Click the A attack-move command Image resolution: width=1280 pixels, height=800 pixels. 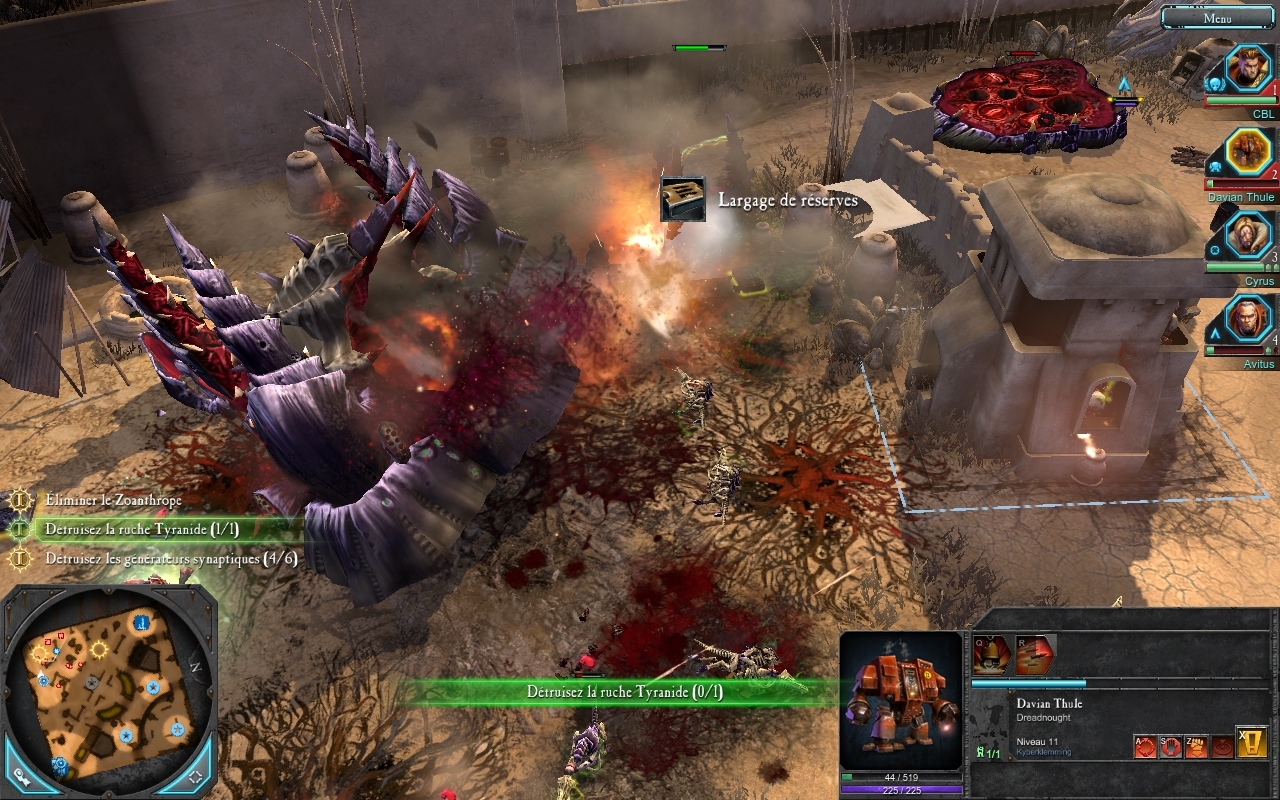click(1145, 746)
